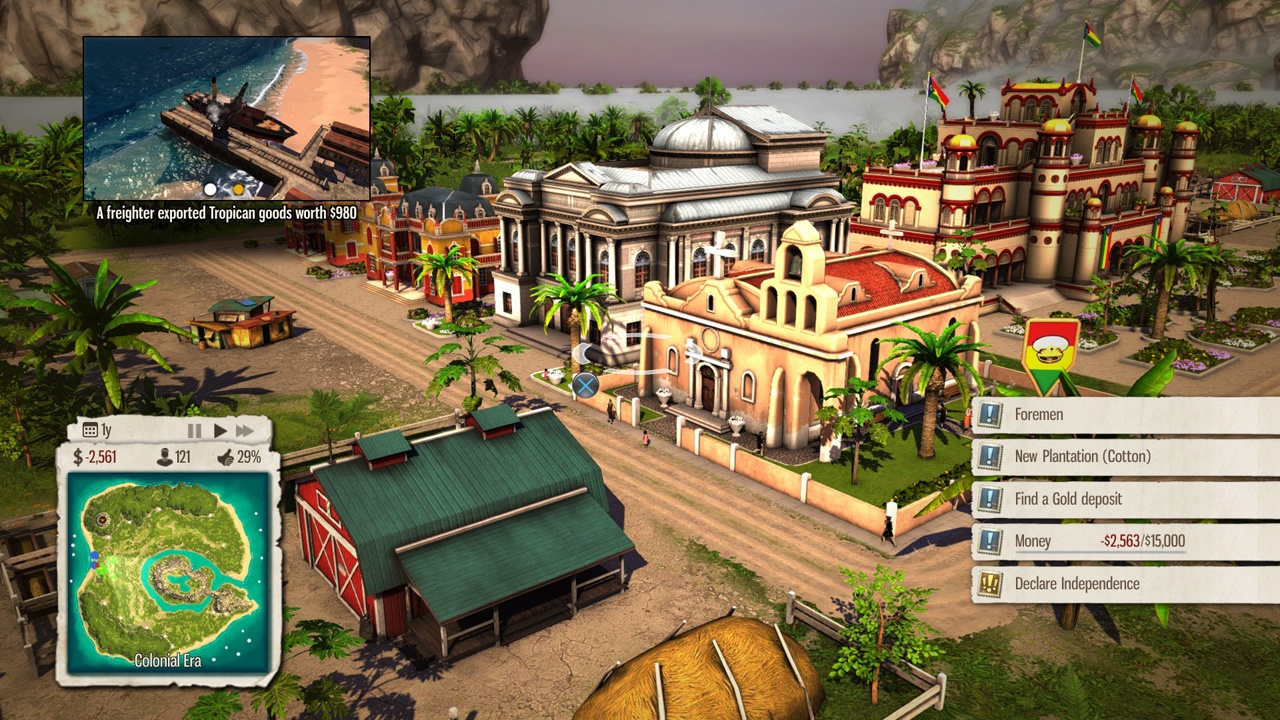The height and width of the screenshot is (720, 1280).
Task: Select the New Plantation (Cotton) task
Action: [x=1125, y=457]
